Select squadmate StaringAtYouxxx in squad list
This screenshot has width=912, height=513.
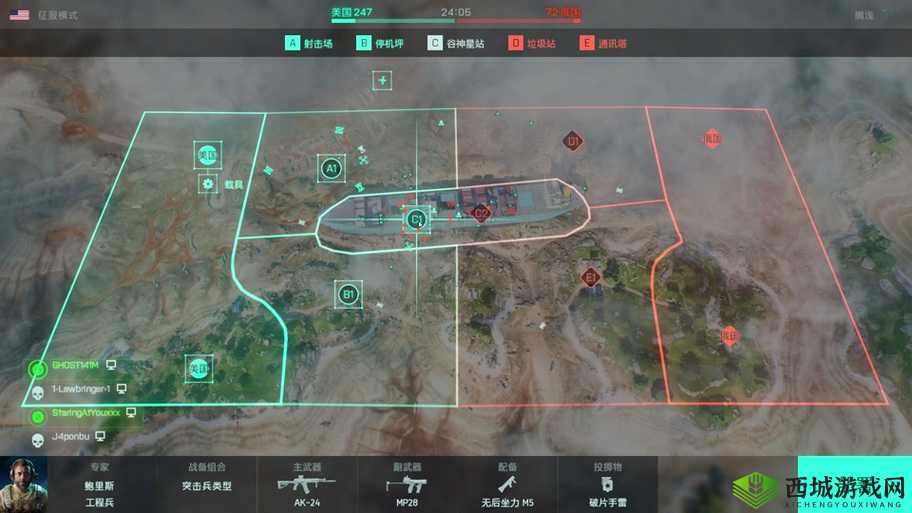coord(85,412)
